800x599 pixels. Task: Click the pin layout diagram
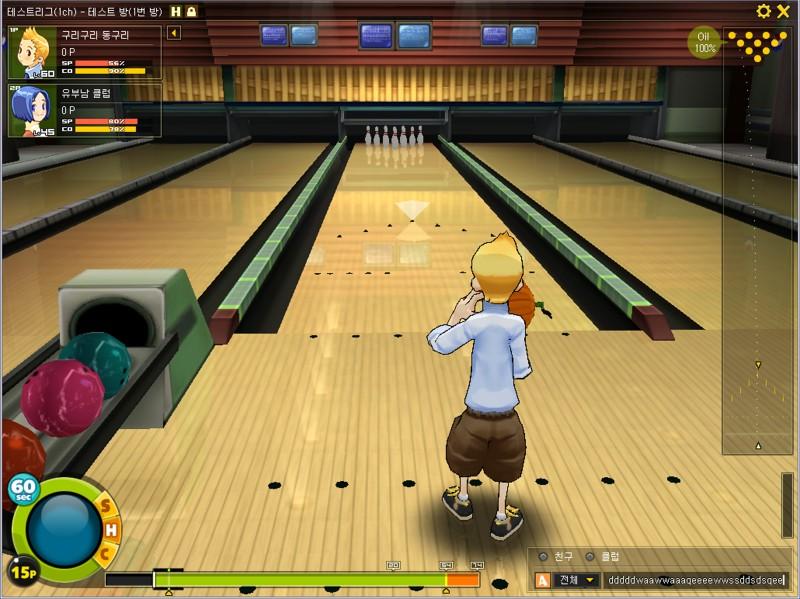click(757, 44)
